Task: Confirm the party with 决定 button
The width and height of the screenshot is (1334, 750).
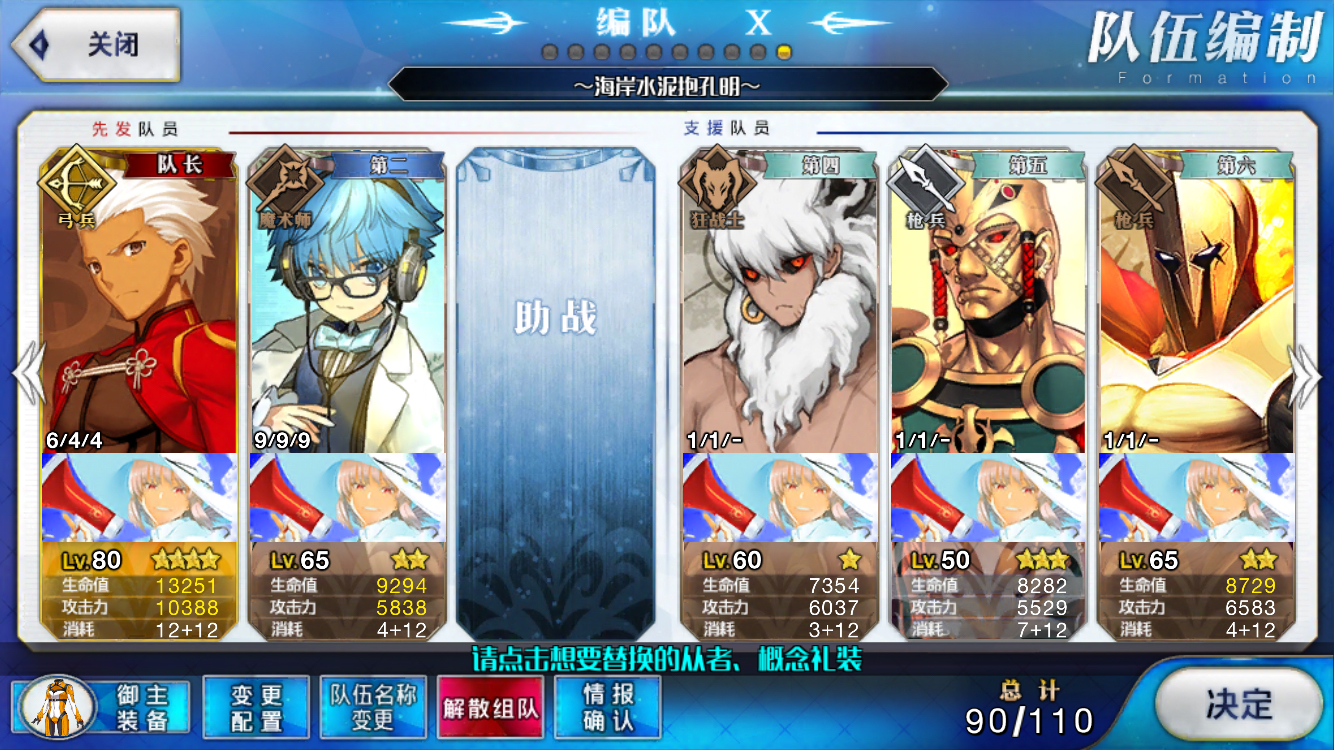Action: 1238,705
